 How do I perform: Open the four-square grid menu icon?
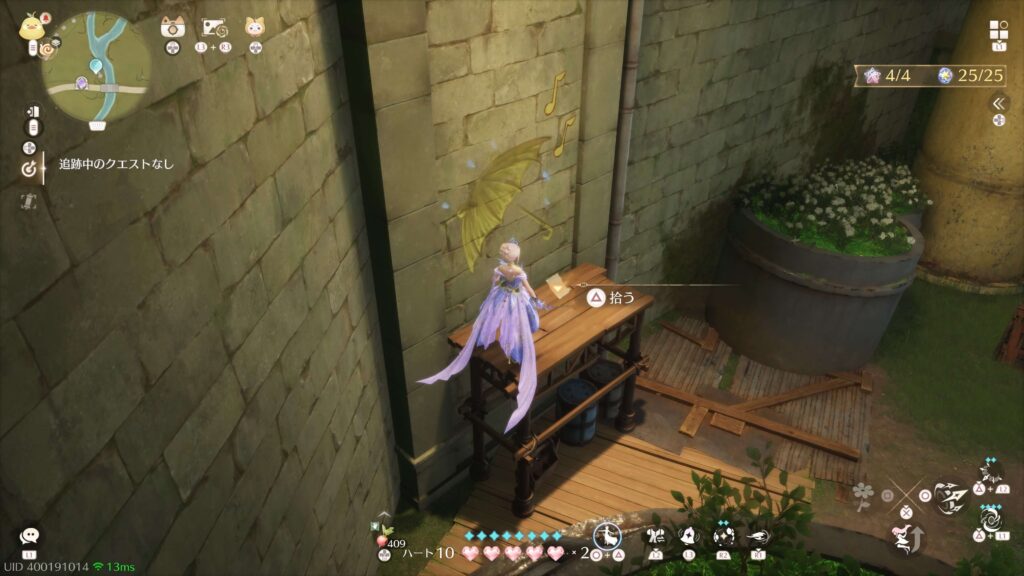(999, 29)
